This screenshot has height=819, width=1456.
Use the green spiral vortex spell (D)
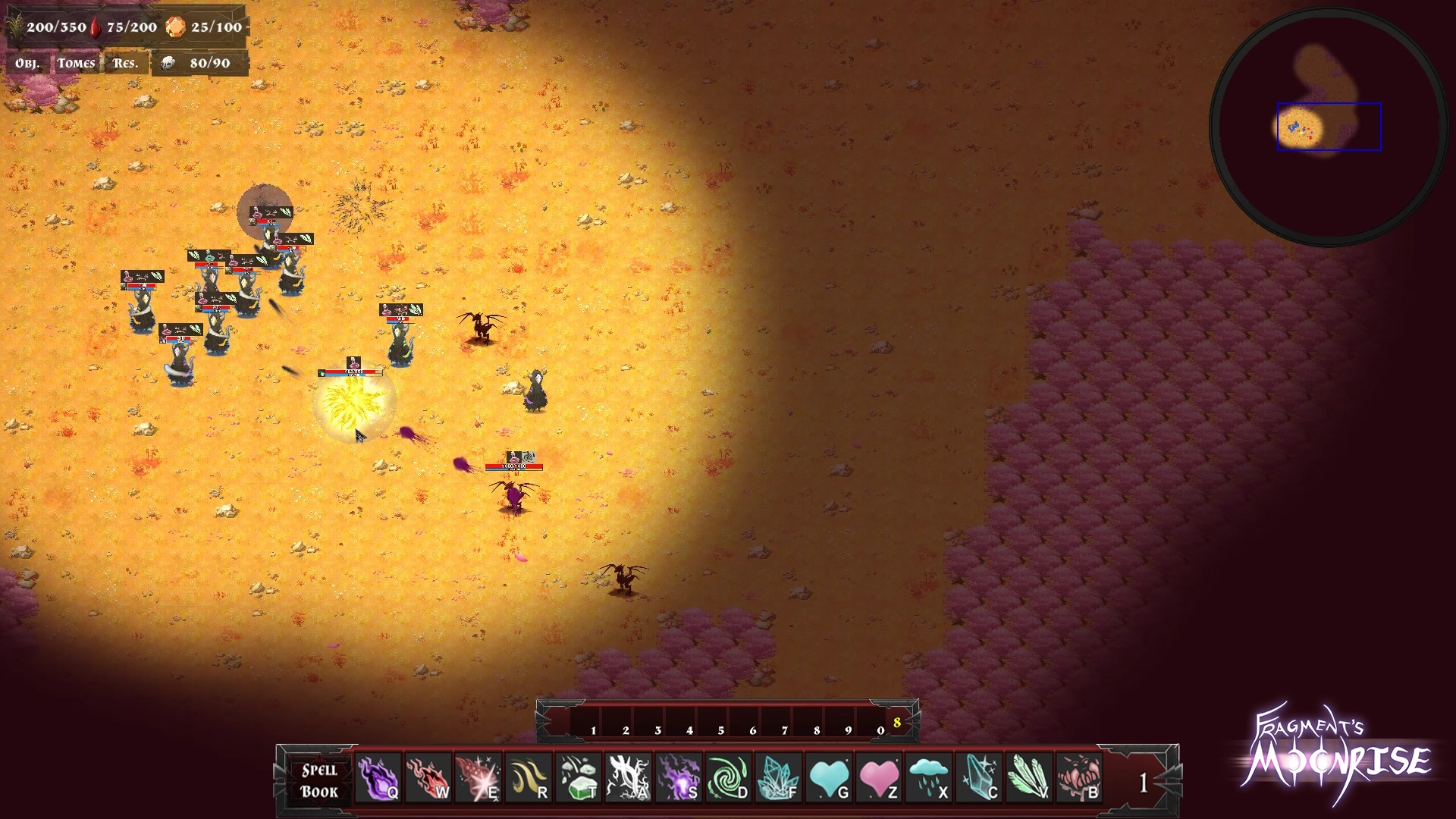point(728,779)
